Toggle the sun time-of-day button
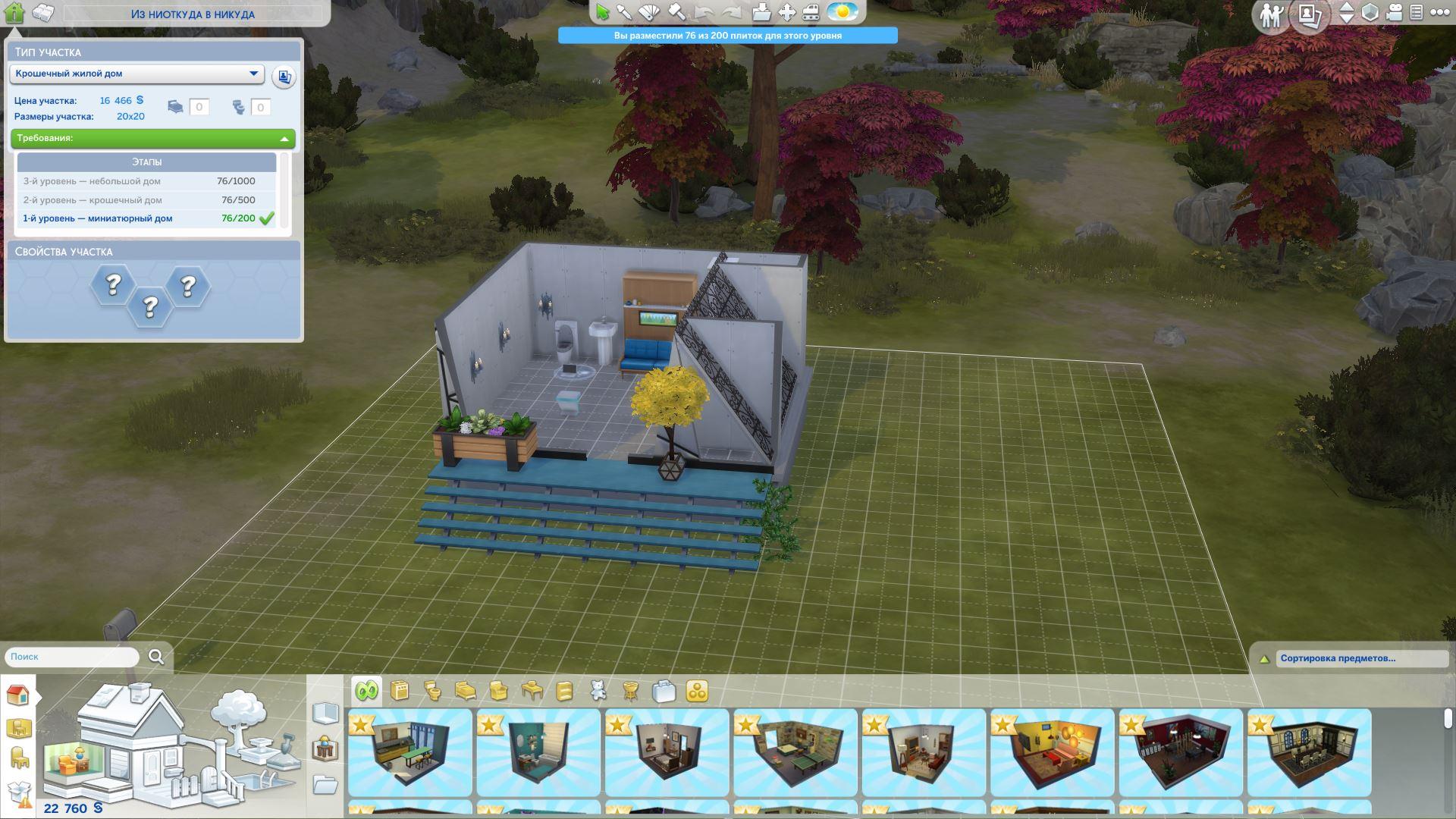Screen dimensions: 1456x819 [842, 12]
